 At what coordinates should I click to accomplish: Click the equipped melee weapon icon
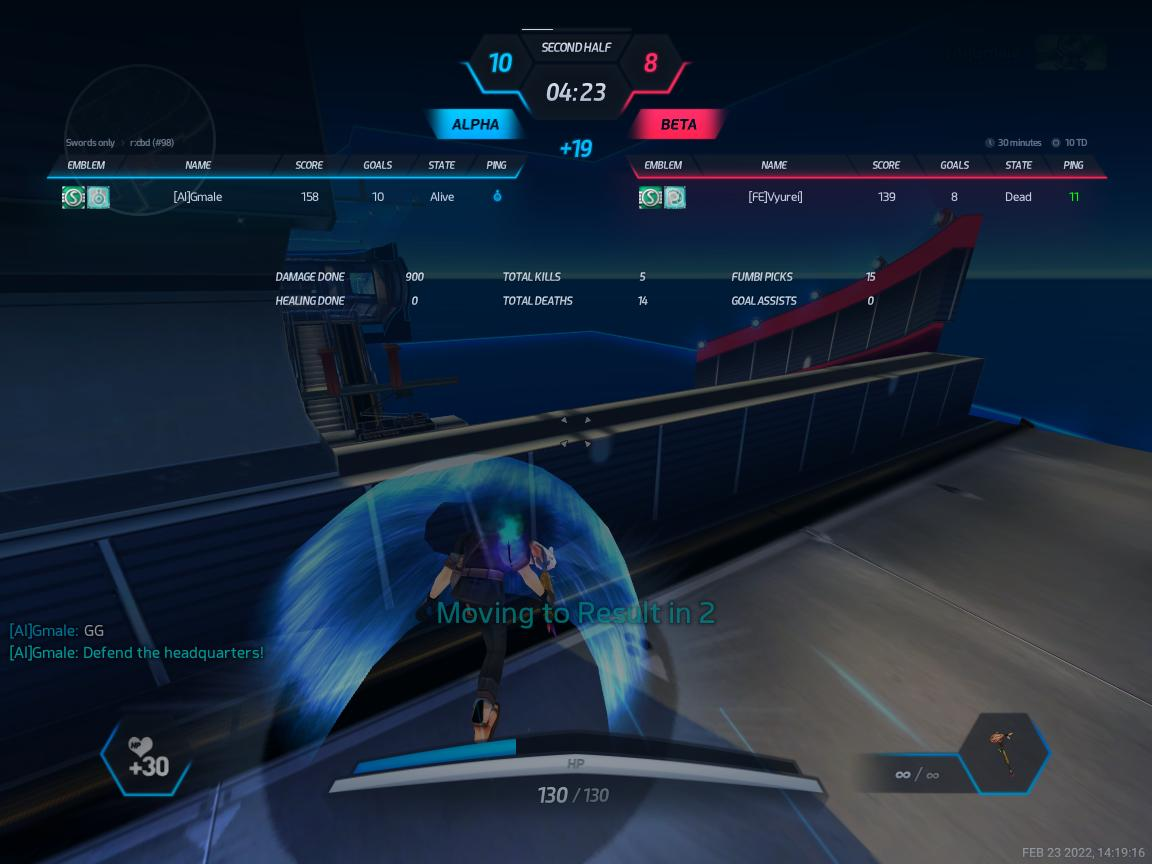1003,753
